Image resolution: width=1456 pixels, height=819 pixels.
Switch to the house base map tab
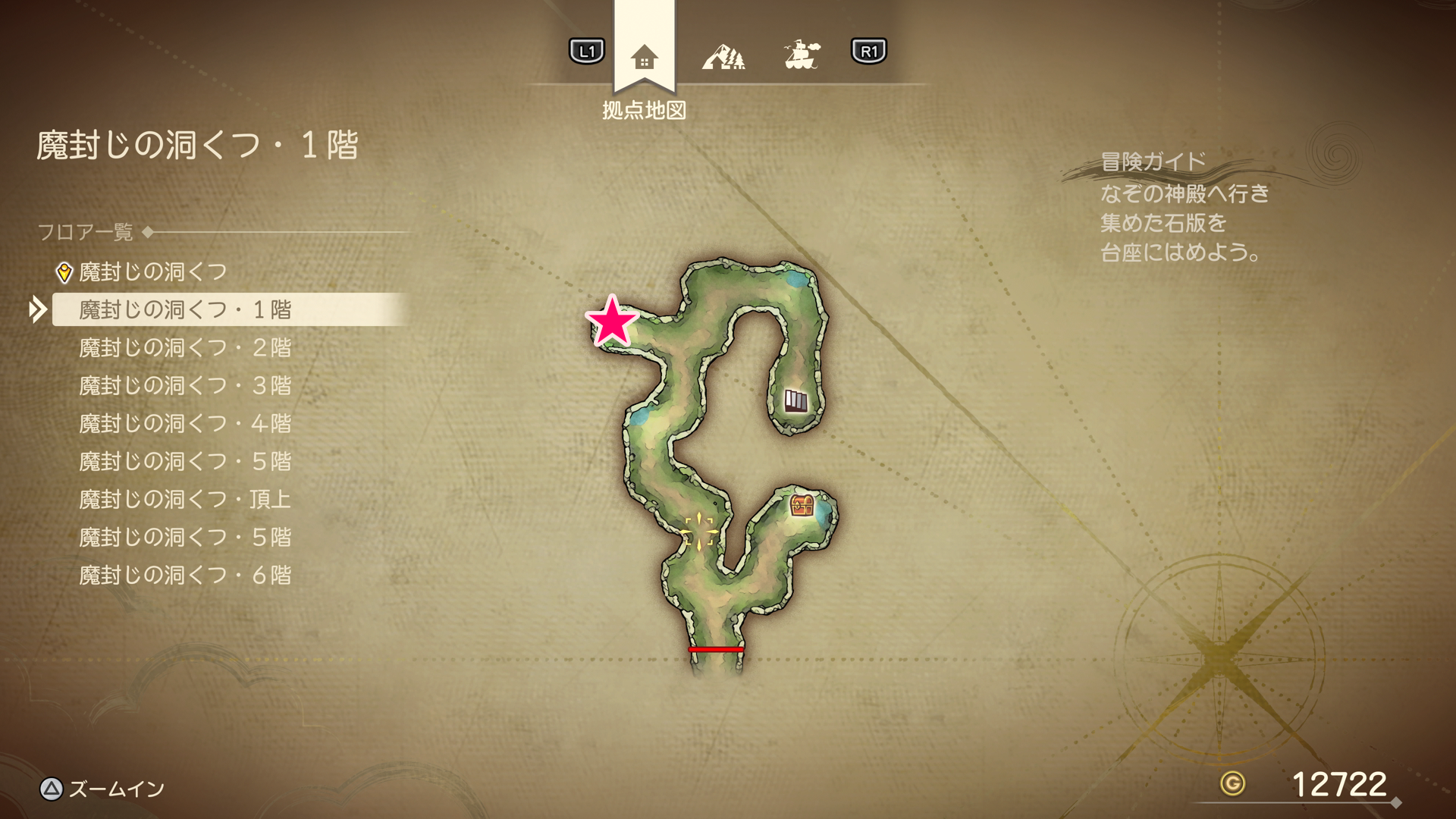pyautogui.click(x=644, y=57)
